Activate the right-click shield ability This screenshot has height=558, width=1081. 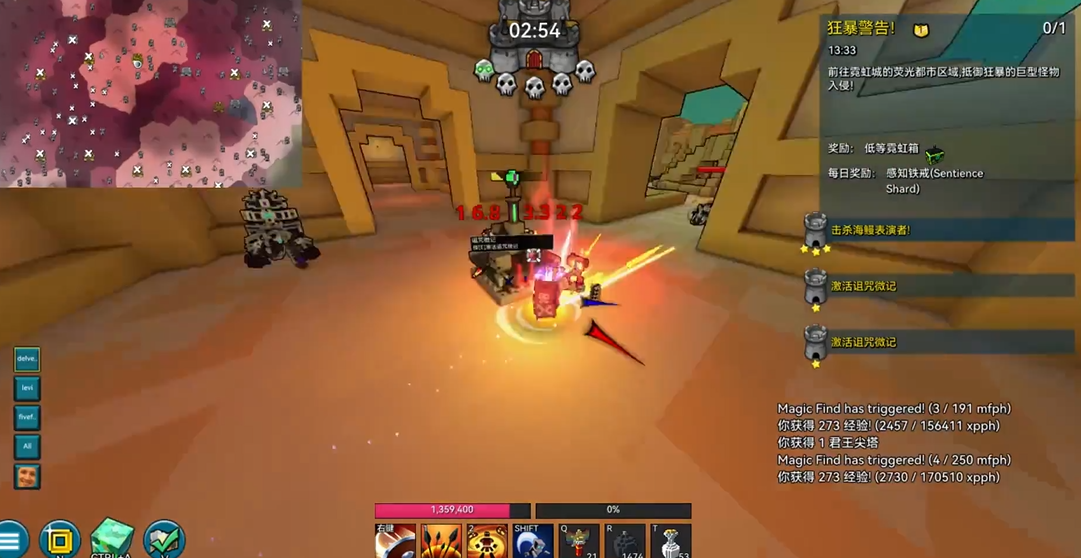[394, 542]
